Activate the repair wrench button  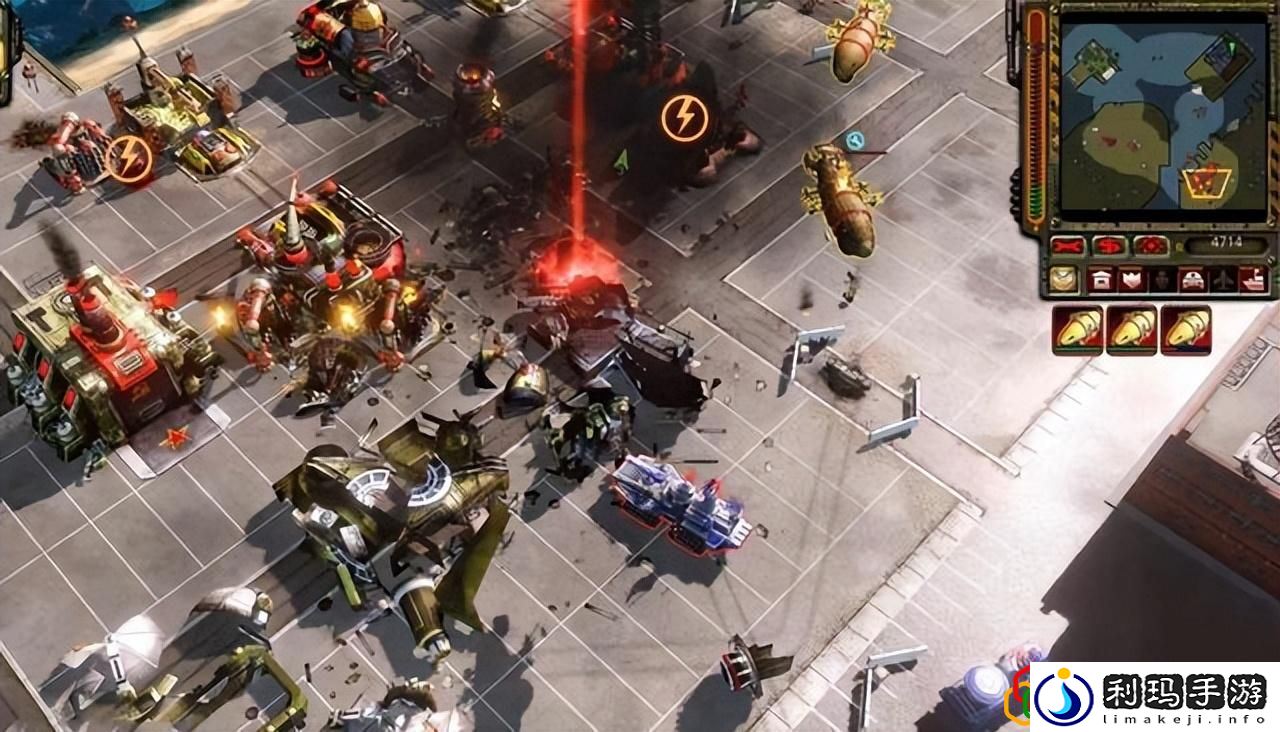(1068, 245)
